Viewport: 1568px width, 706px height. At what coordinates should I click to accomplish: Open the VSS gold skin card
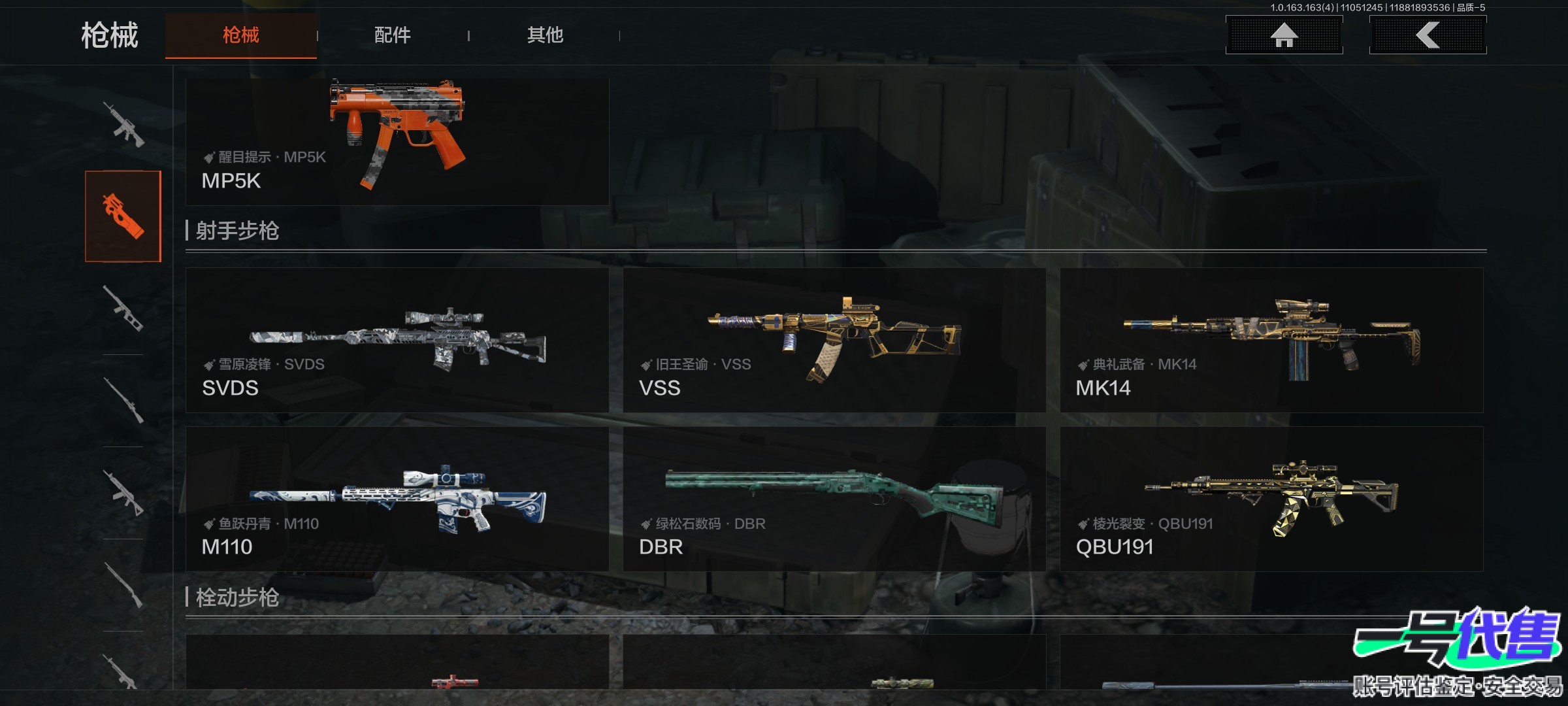(x=834, y=340)
